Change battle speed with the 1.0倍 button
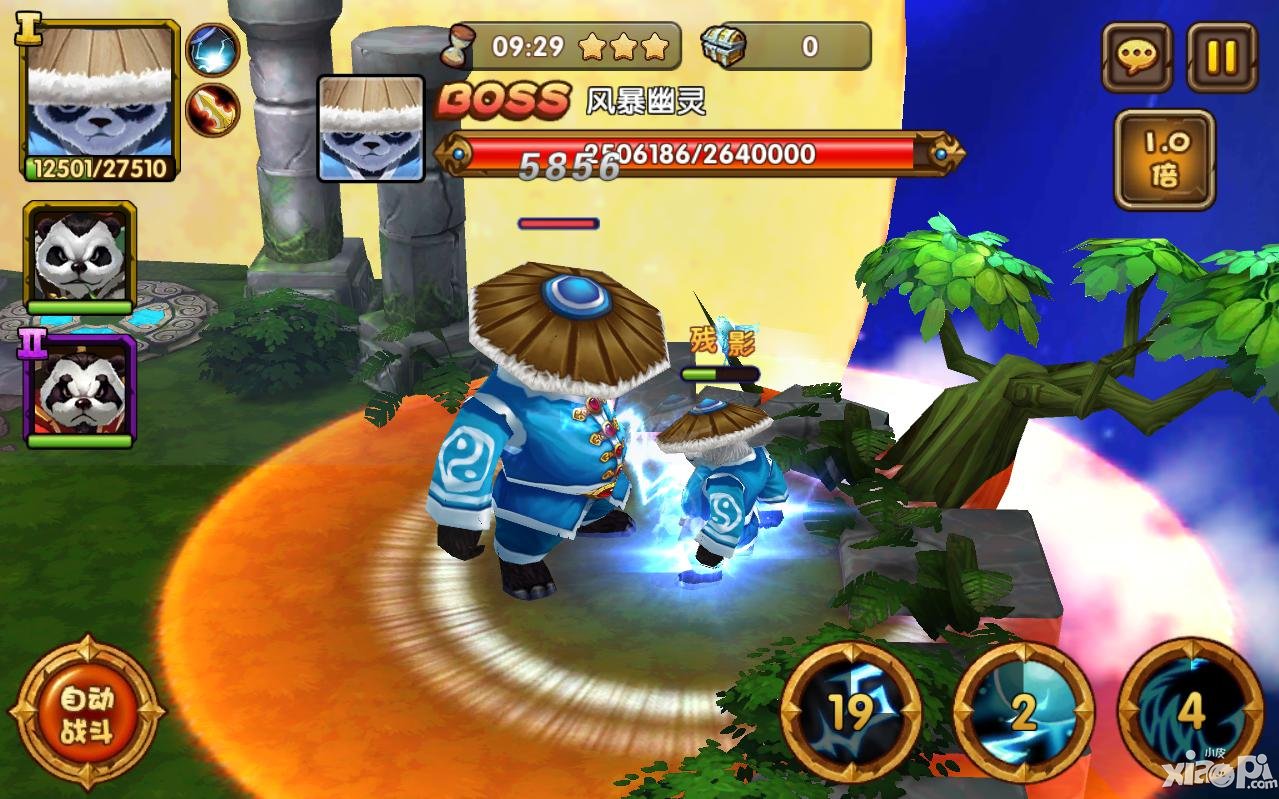 pos(1164,160)
